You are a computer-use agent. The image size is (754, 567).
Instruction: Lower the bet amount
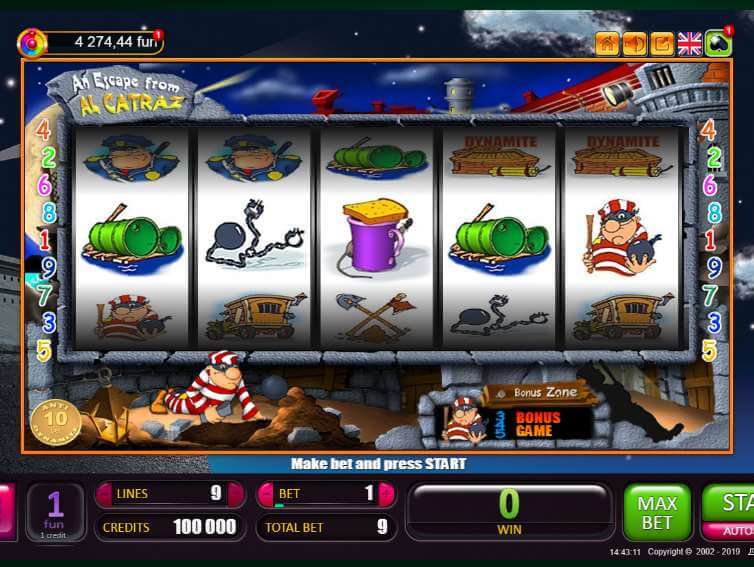coord(265,494)
